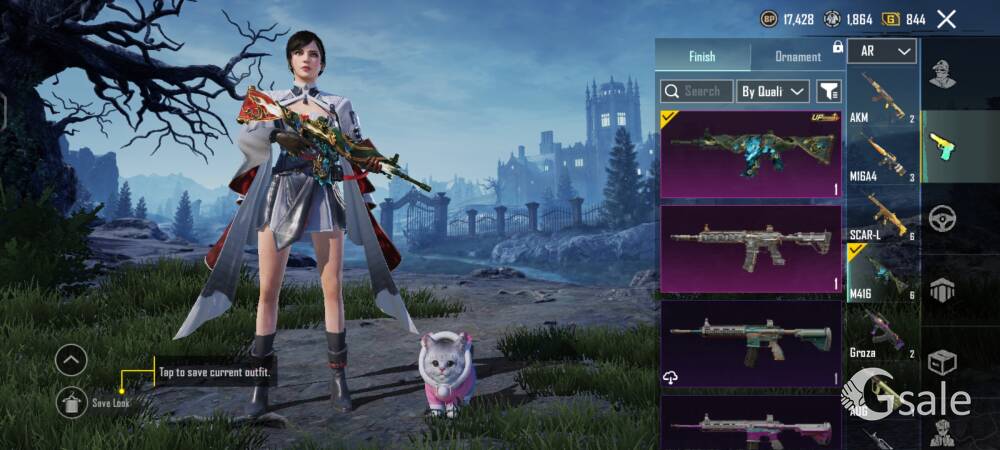Open the AR weapon type dropdown

(882, 51)
